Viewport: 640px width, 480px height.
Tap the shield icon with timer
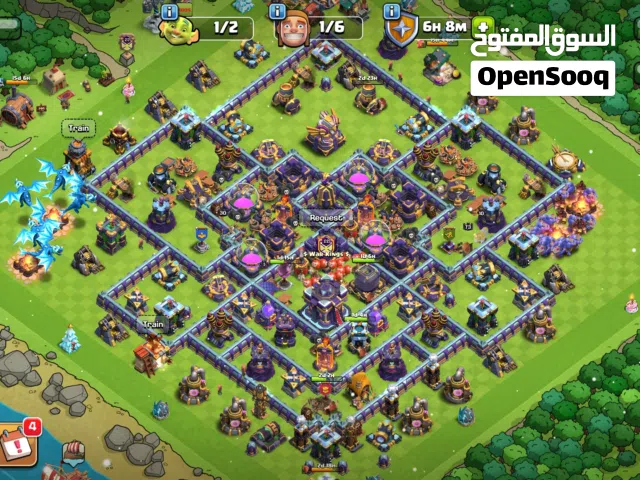[x=403, y=30]
